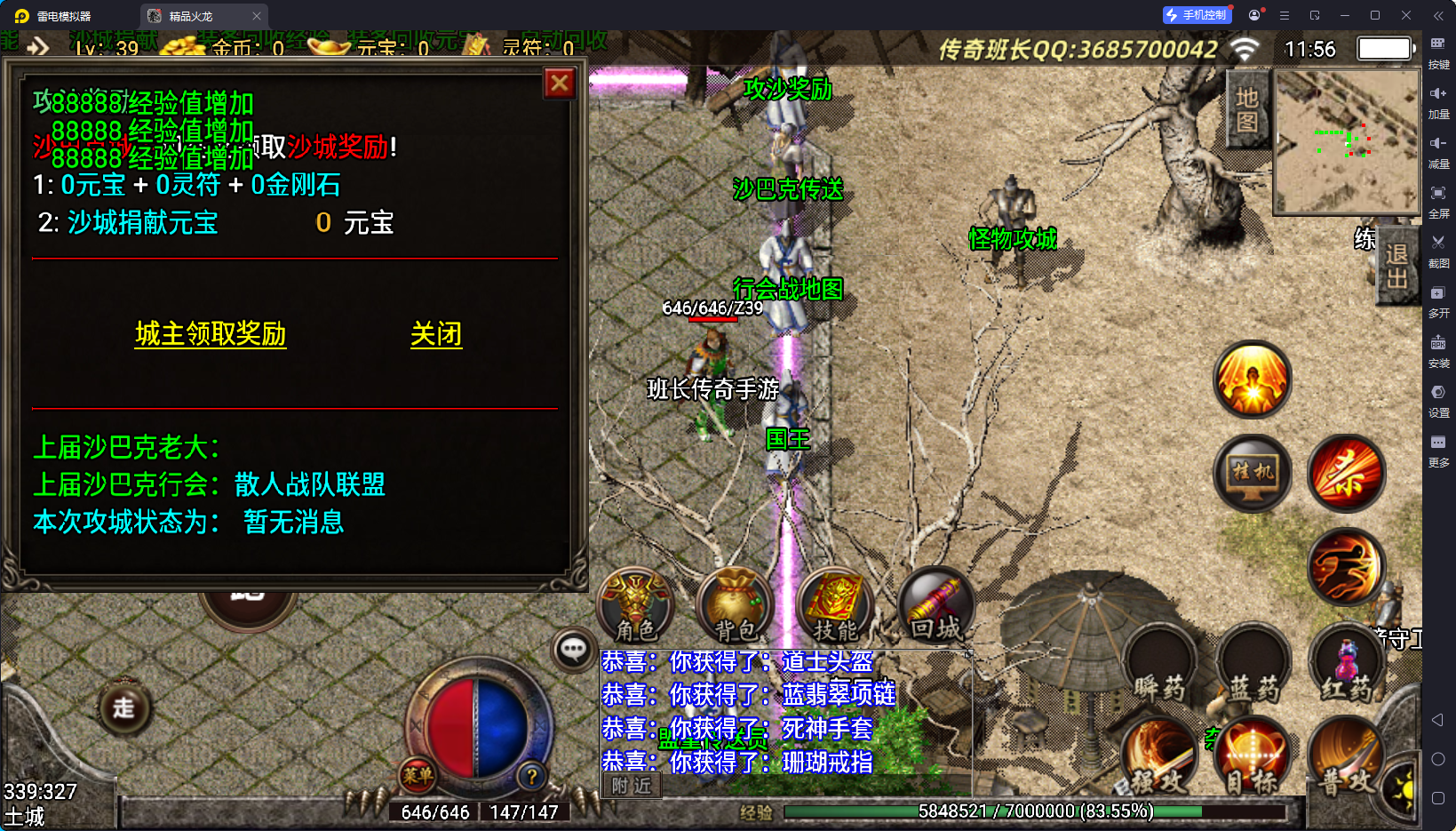
Task: Open the 地图 map button
Action: pyautogui.click(x=1247, y=109)
